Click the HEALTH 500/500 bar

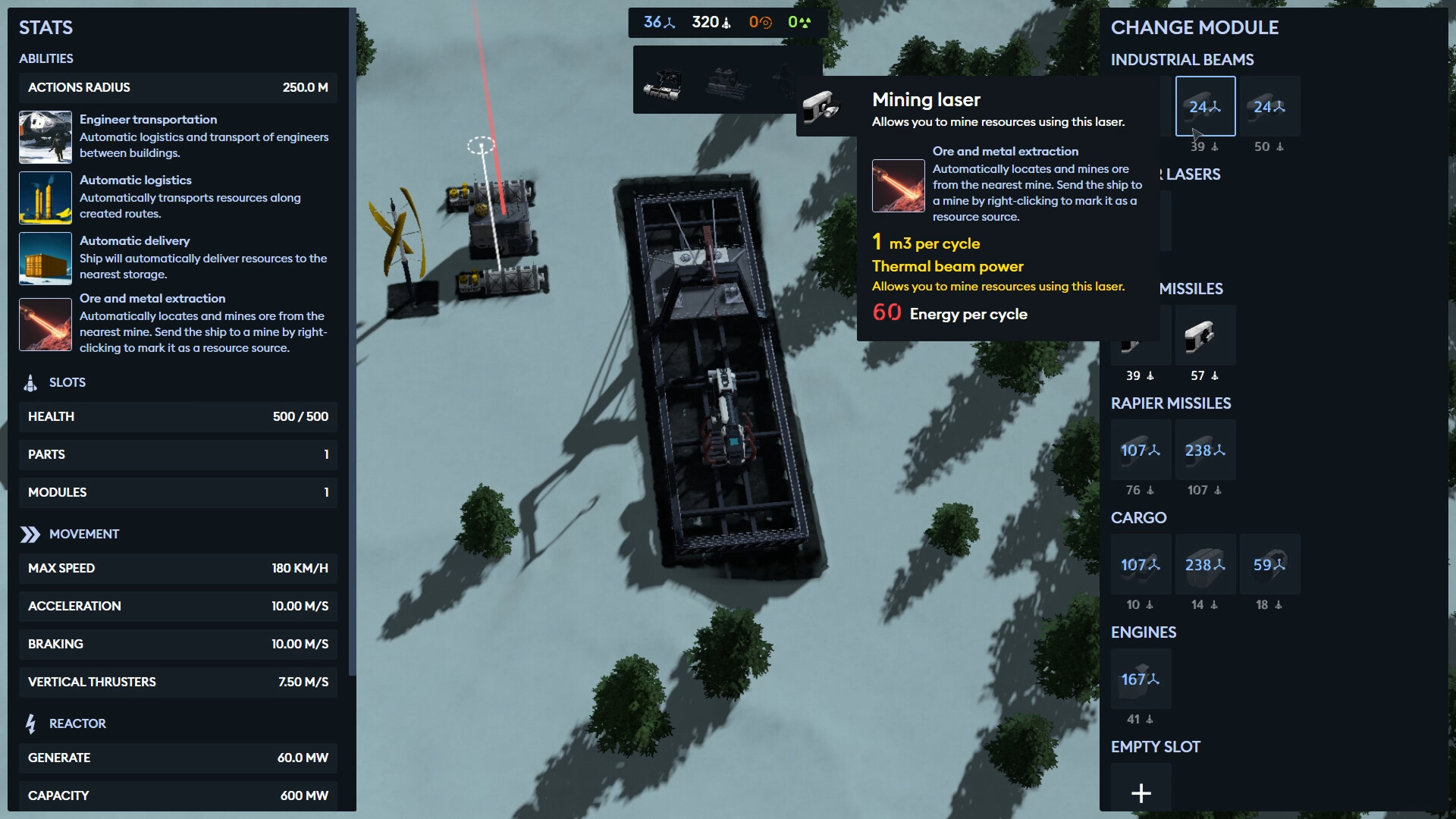point(177,416)
